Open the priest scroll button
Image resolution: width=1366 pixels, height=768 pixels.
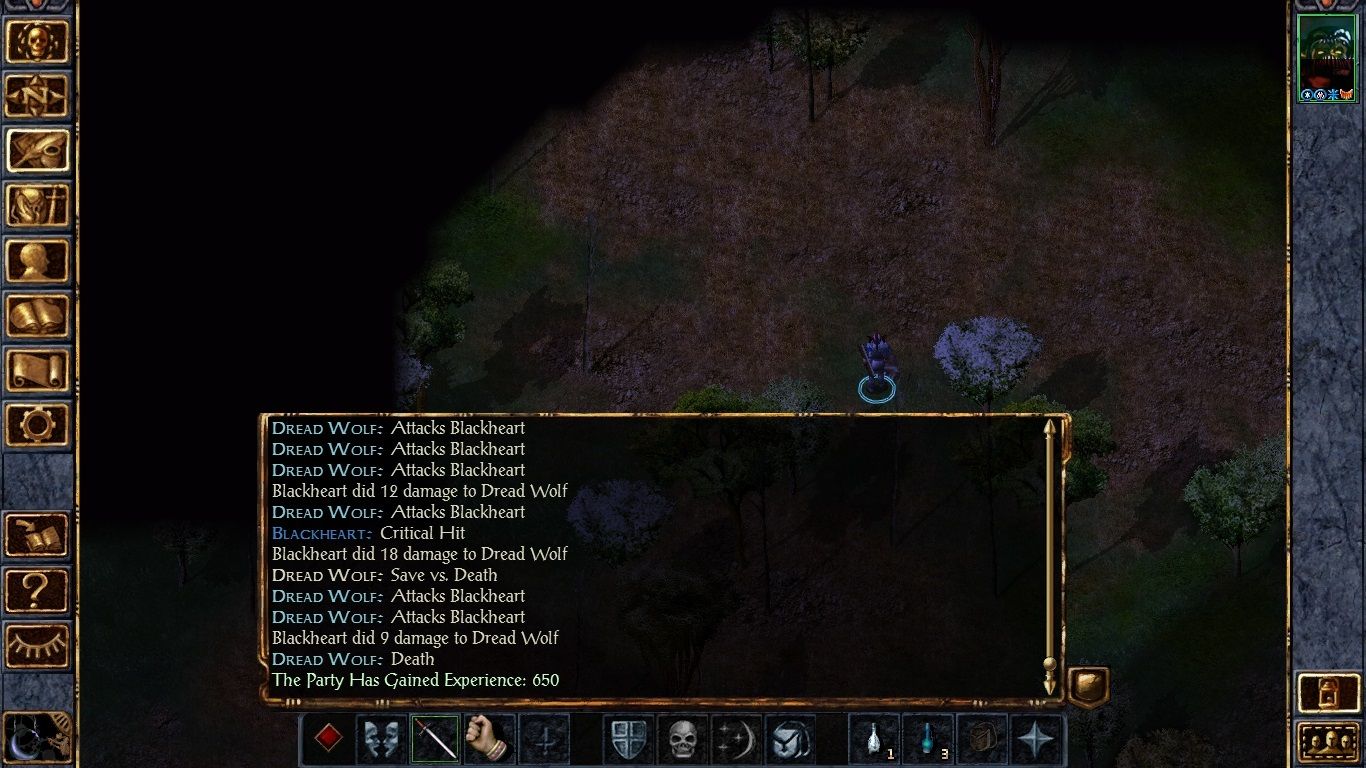pyautogui.click(x=38, y=371)
